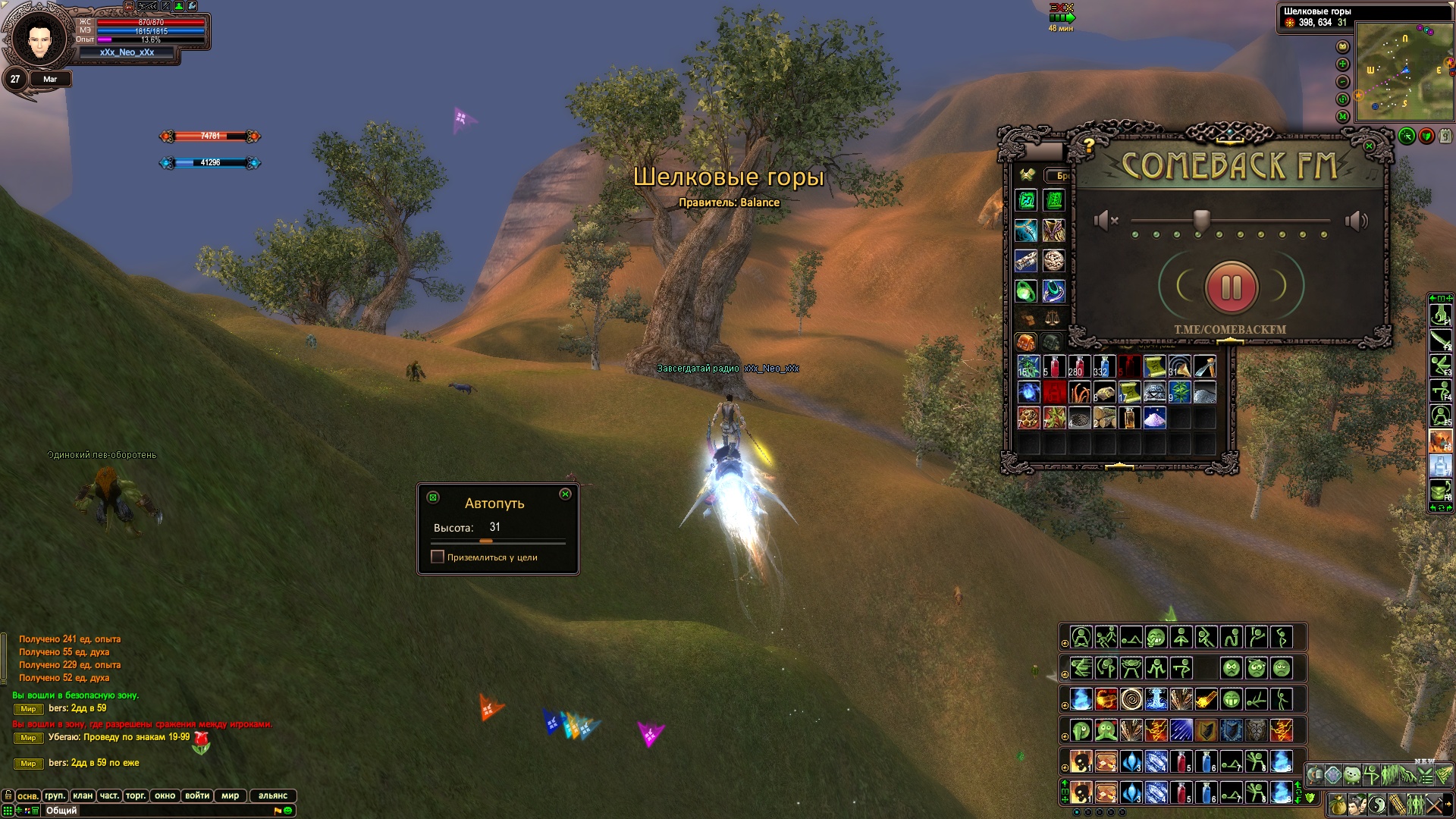Mute the radio with the crossed speaker icon
This screenshot has height=819, width=1456.
point(1106,221)
